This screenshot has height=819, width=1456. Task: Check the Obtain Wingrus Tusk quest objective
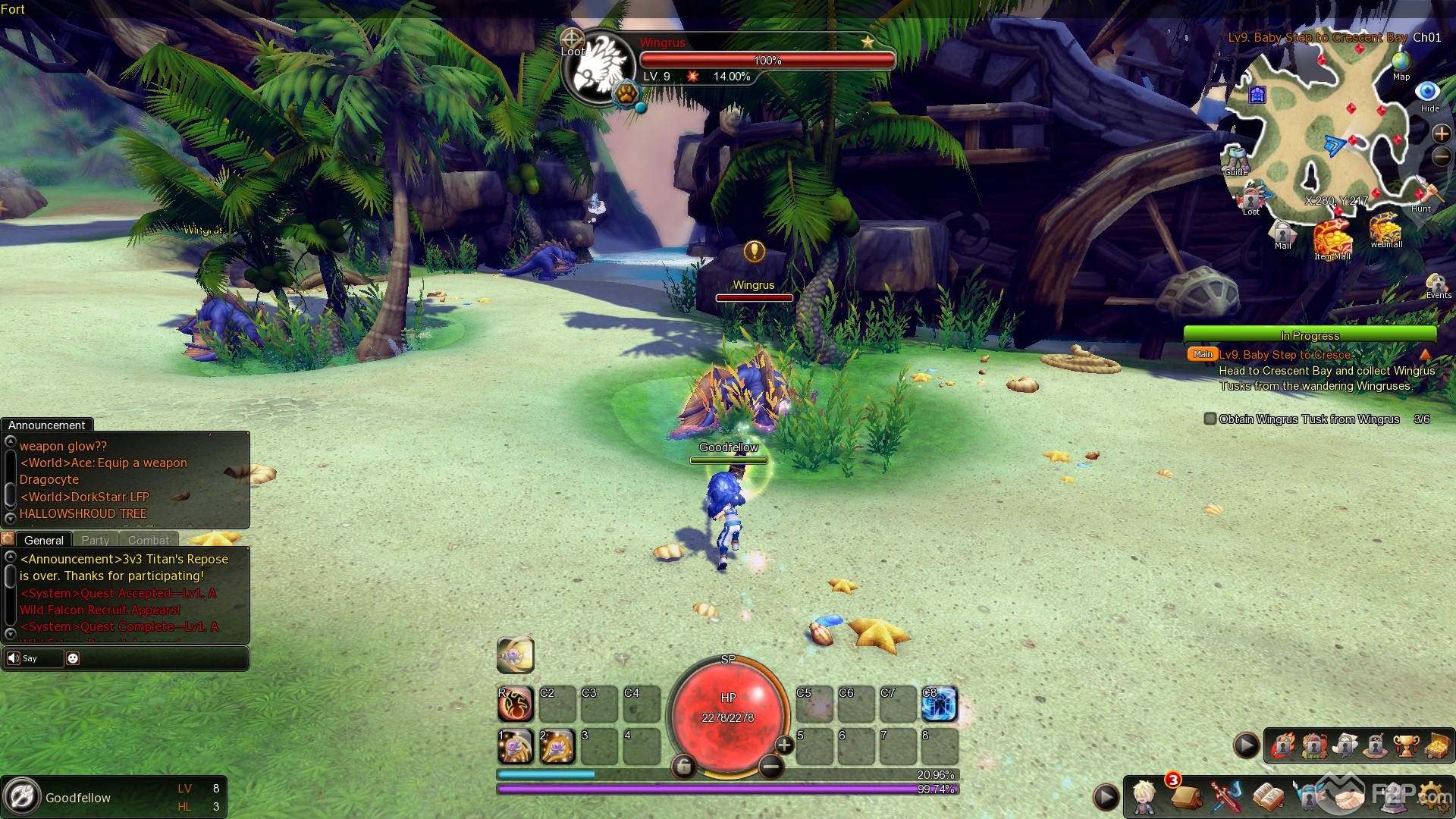tap(1211, 419)
